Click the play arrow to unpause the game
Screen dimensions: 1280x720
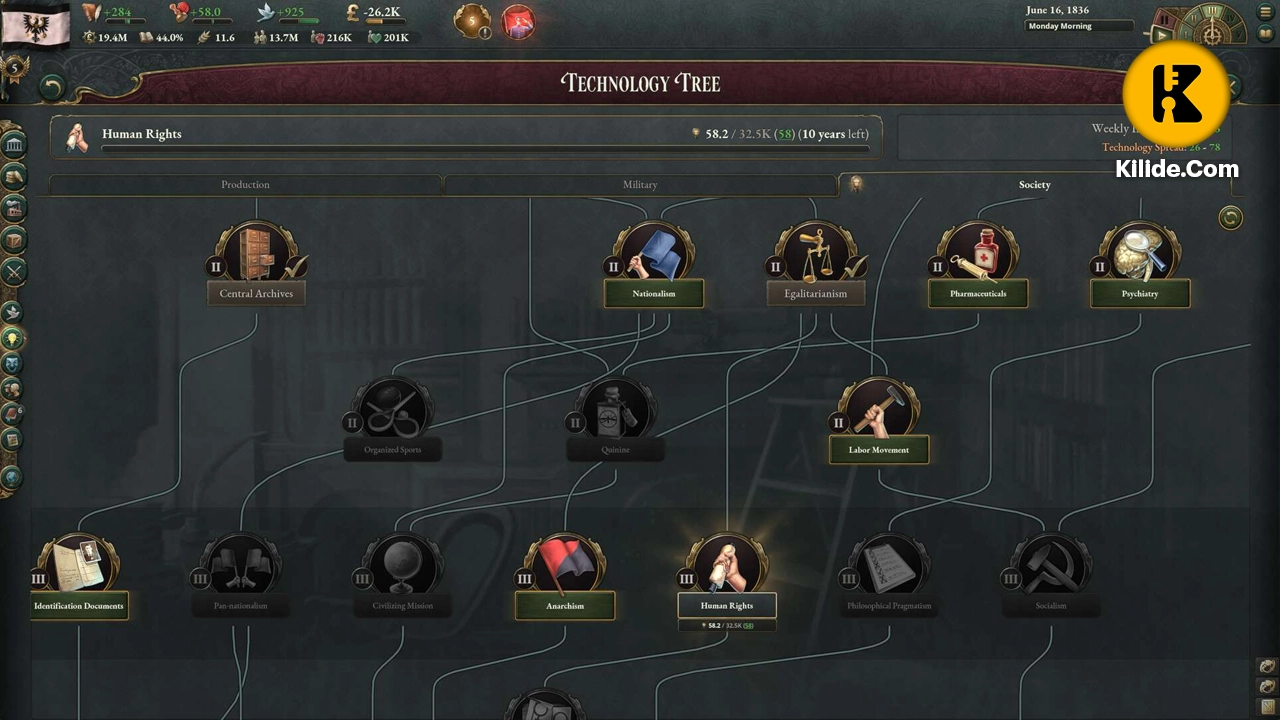click(x=1163, y=34)
